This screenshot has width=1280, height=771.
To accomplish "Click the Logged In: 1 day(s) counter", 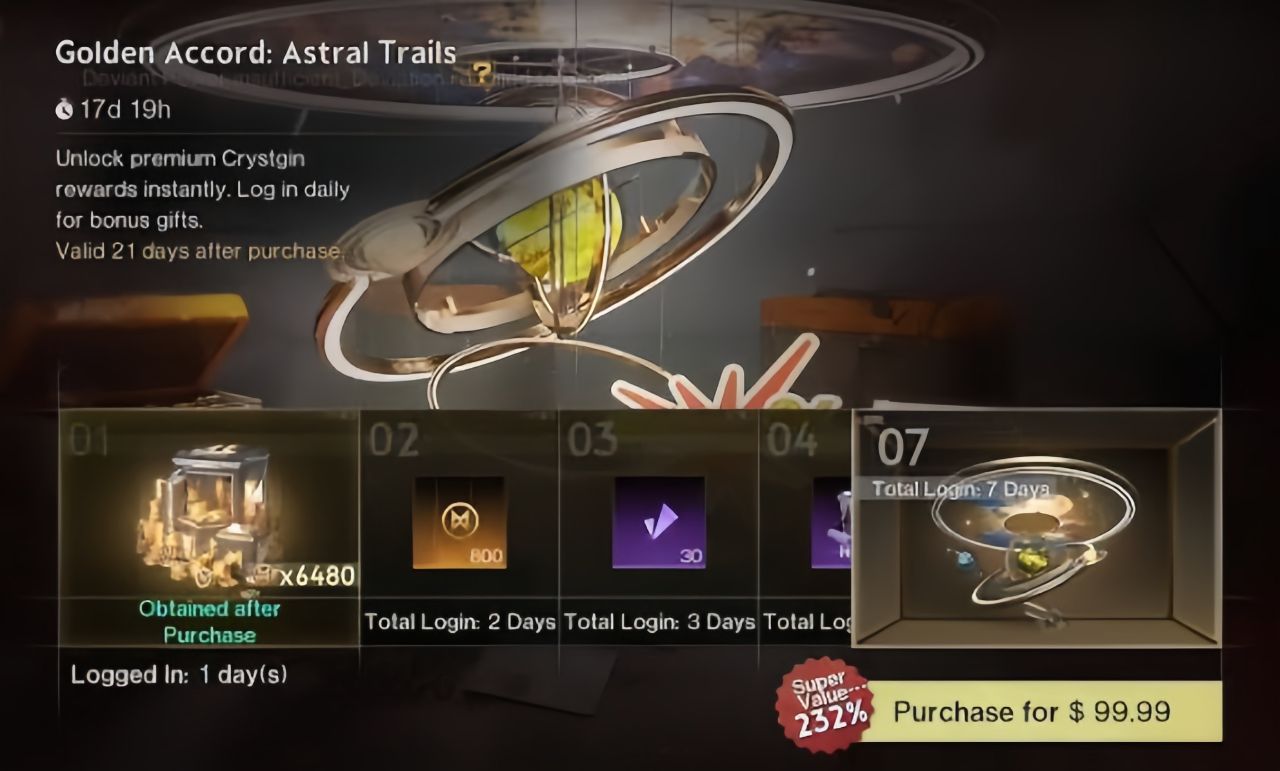I will point(178,674).
